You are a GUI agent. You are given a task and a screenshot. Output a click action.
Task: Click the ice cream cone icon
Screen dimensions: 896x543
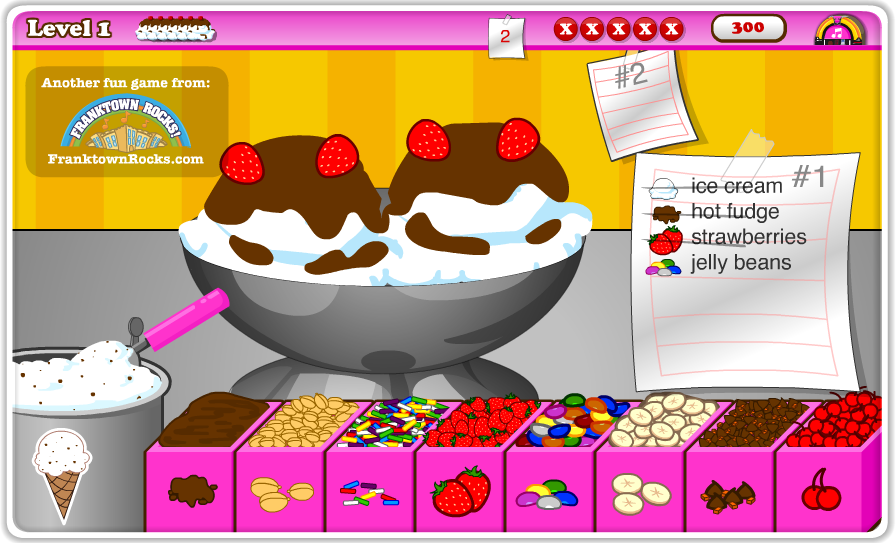coord(62,472)
